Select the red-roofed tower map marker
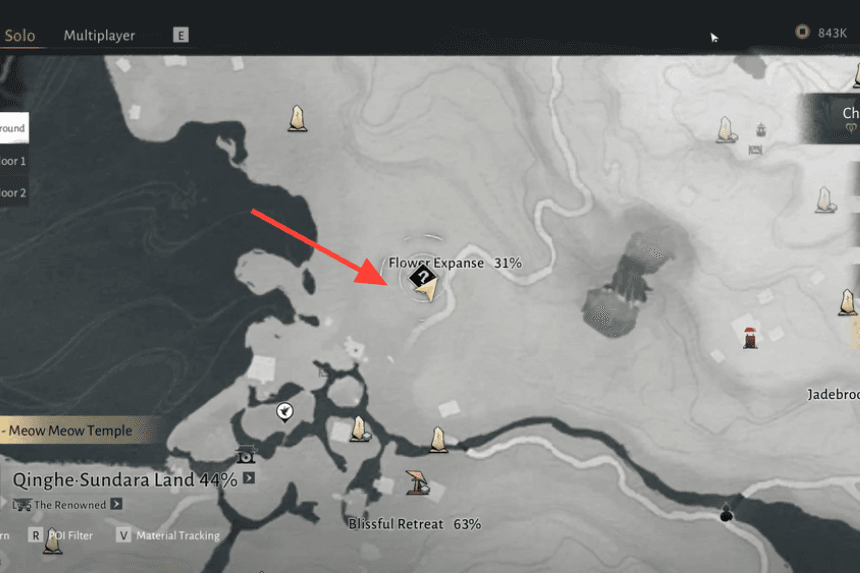Viewport: 860px width, 573px height. [750, 337]
